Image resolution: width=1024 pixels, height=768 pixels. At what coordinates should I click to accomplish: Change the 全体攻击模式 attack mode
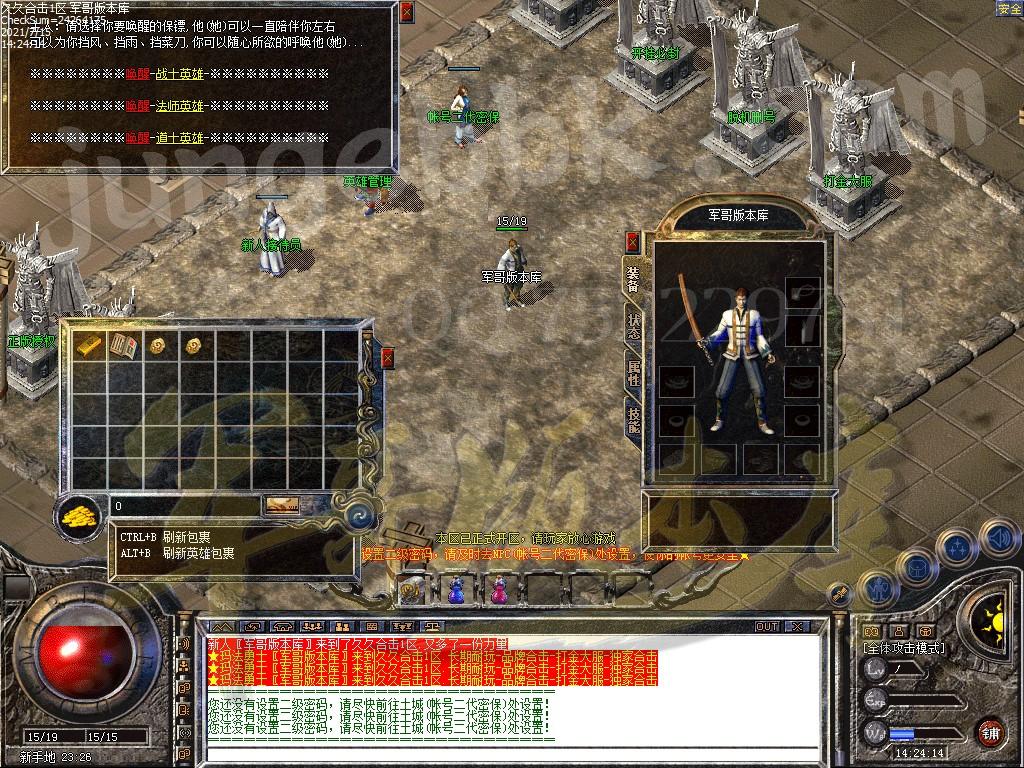(903, 649)
